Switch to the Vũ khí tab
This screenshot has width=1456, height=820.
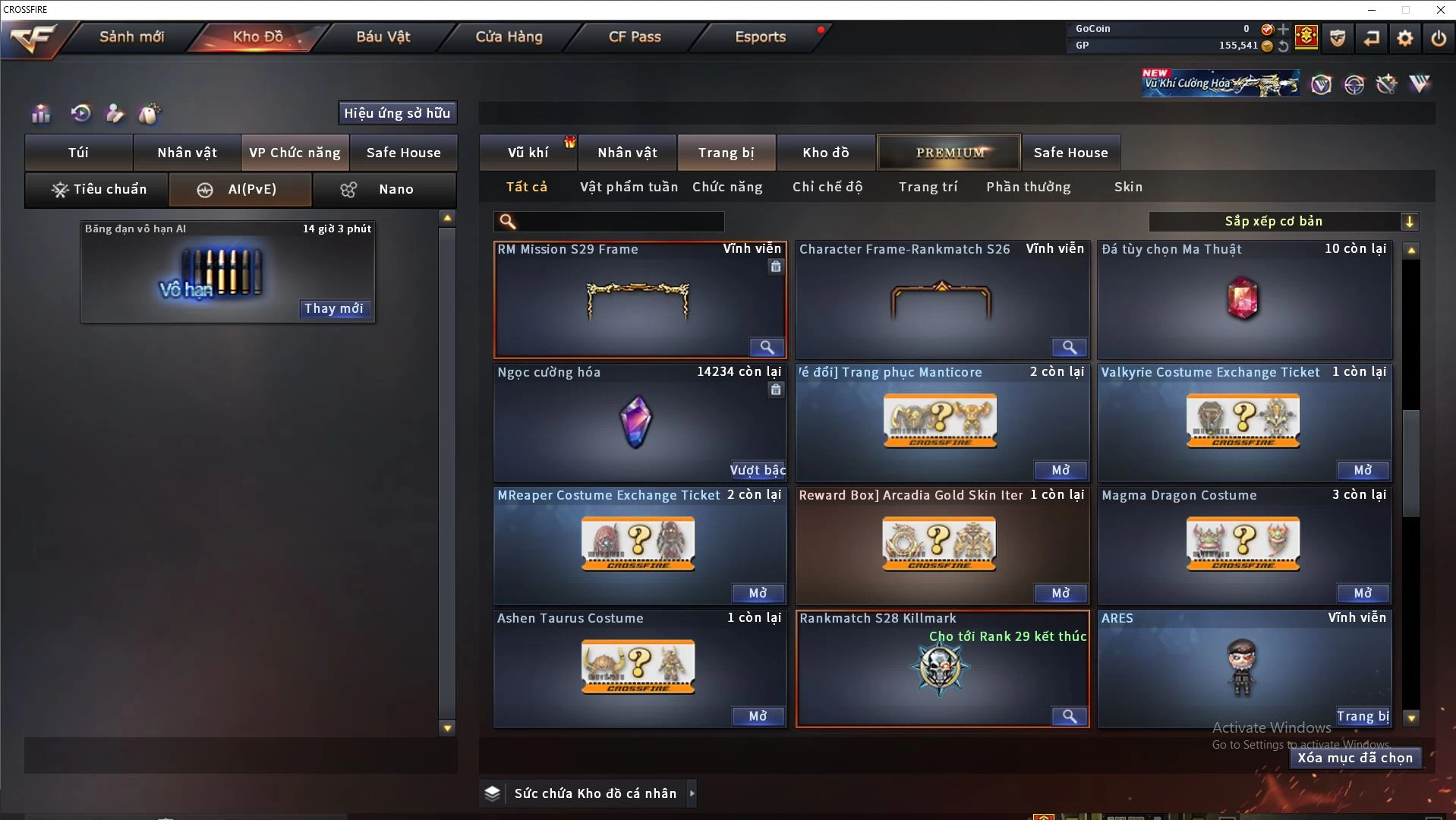point(528,153)
